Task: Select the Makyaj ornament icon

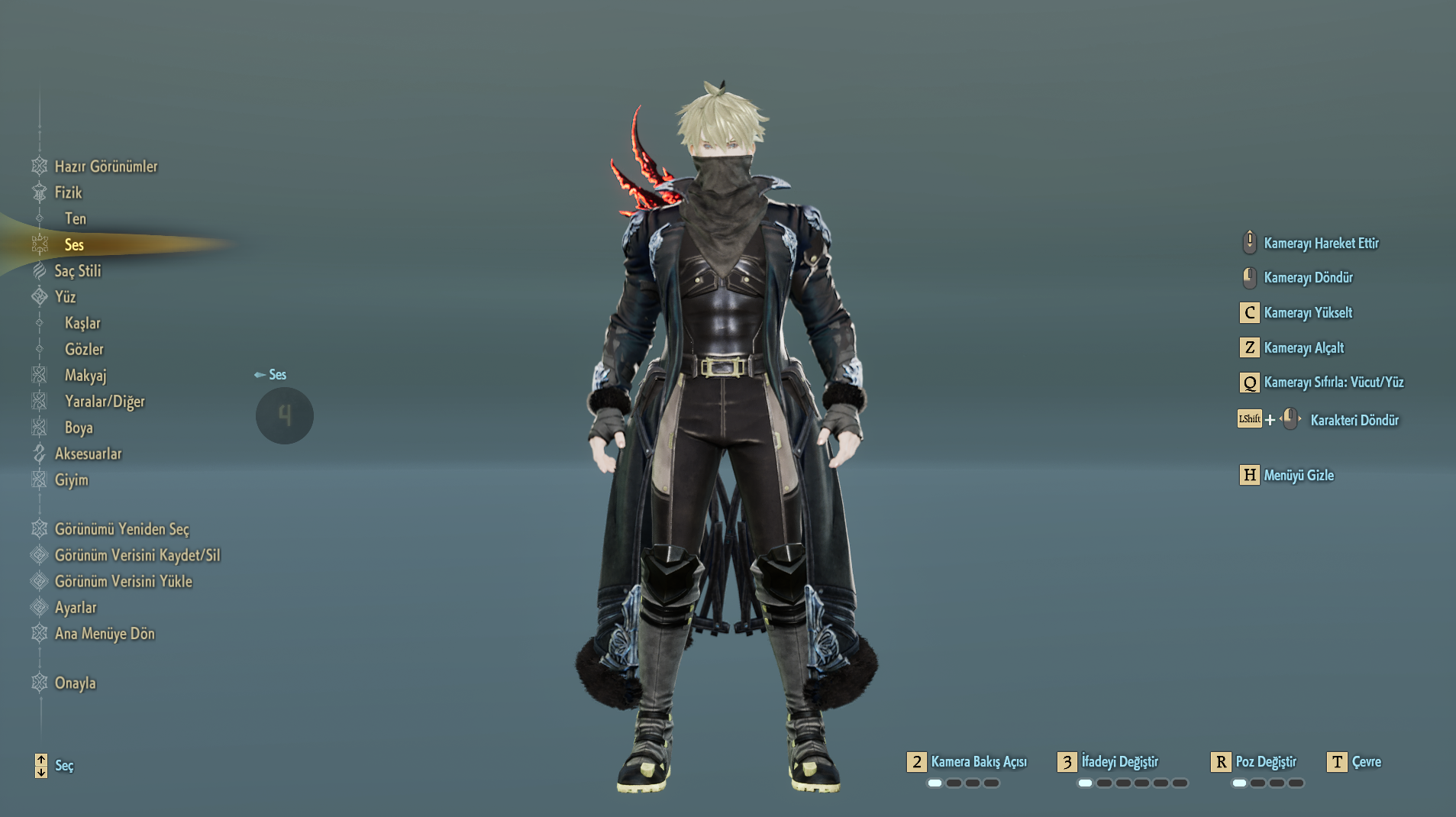Action: point(39,374)
